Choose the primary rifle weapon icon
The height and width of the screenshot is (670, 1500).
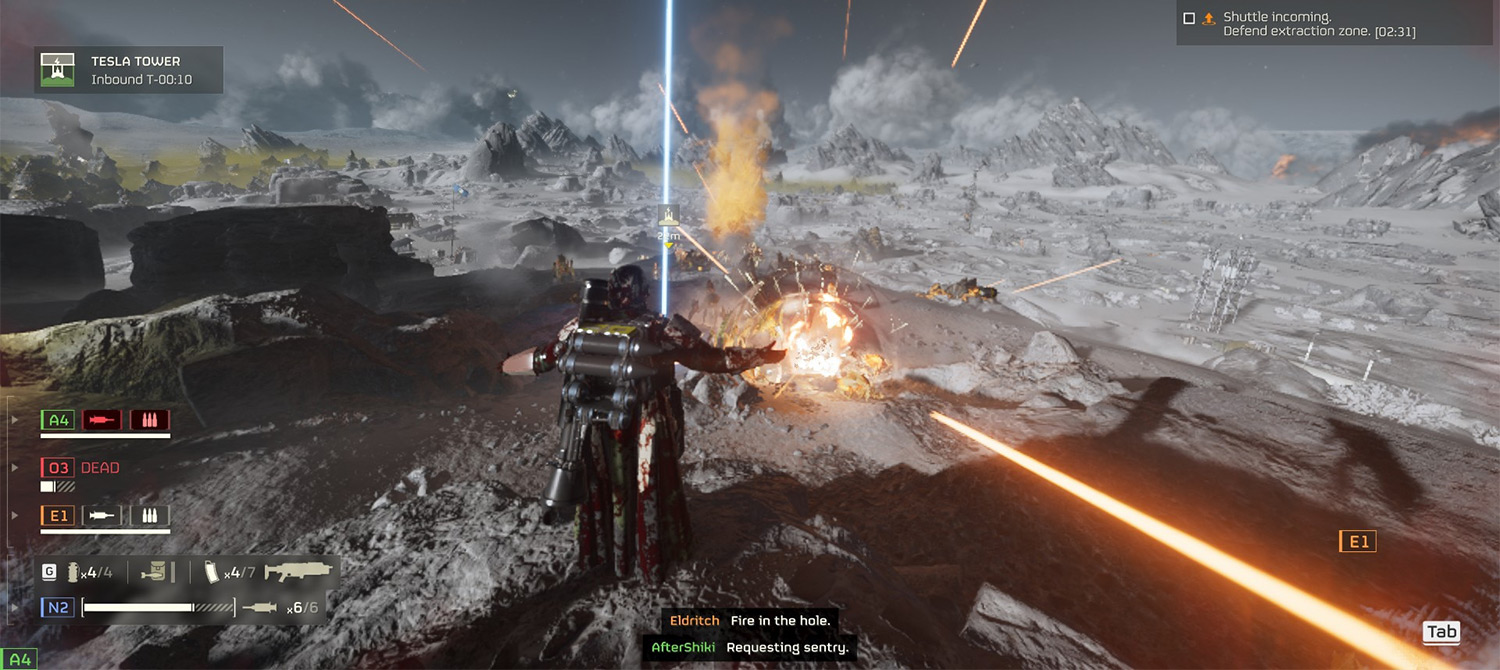298,572
